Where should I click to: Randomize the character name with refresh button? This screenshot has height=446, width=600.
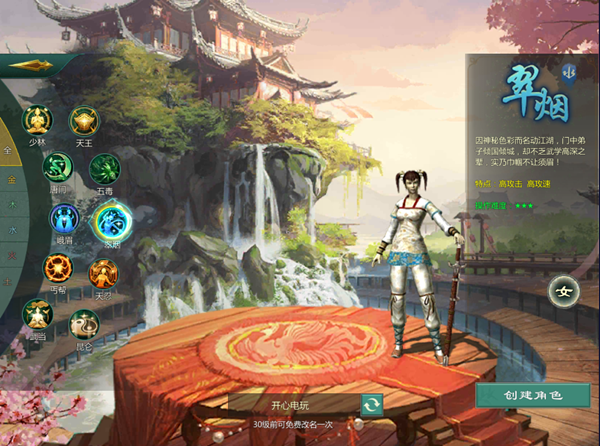pos(372,405)
